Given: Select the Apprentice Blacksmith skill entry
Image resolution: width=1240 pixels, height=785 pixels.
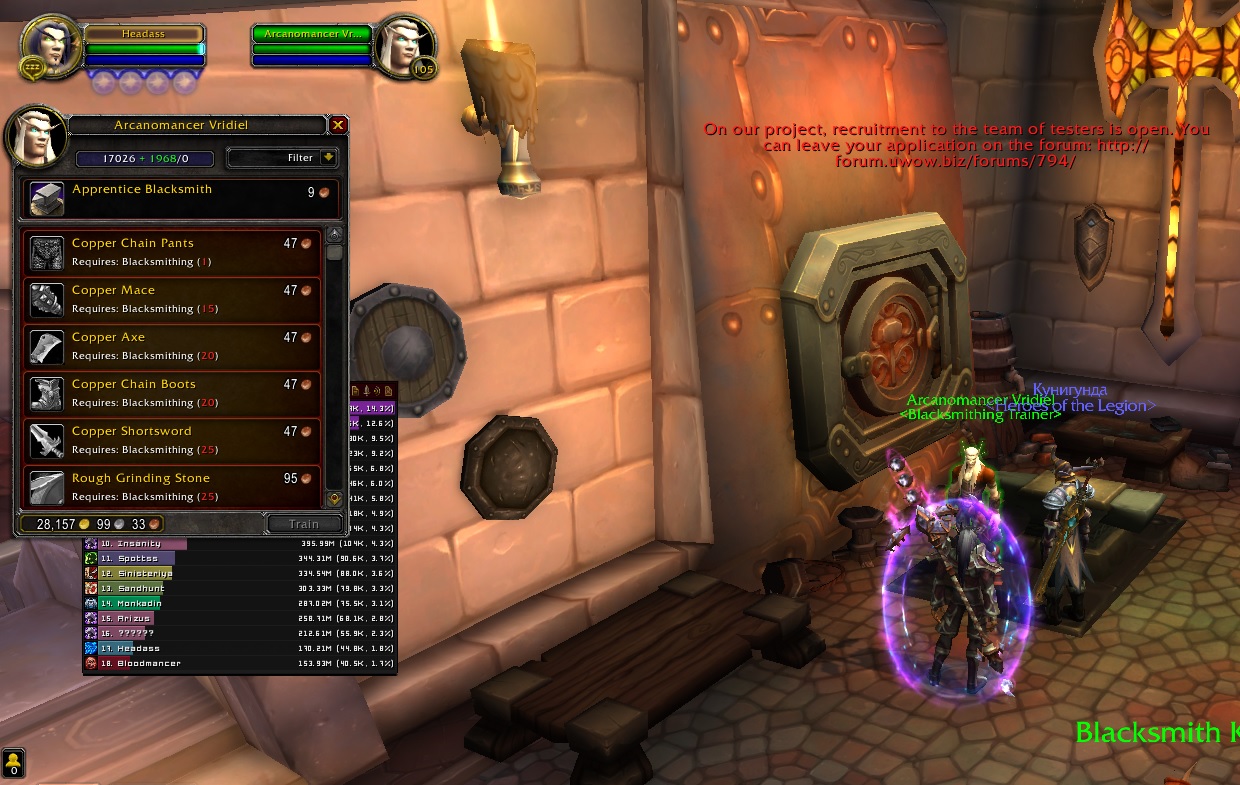Looking at the screenshot, I should point(180,198).
